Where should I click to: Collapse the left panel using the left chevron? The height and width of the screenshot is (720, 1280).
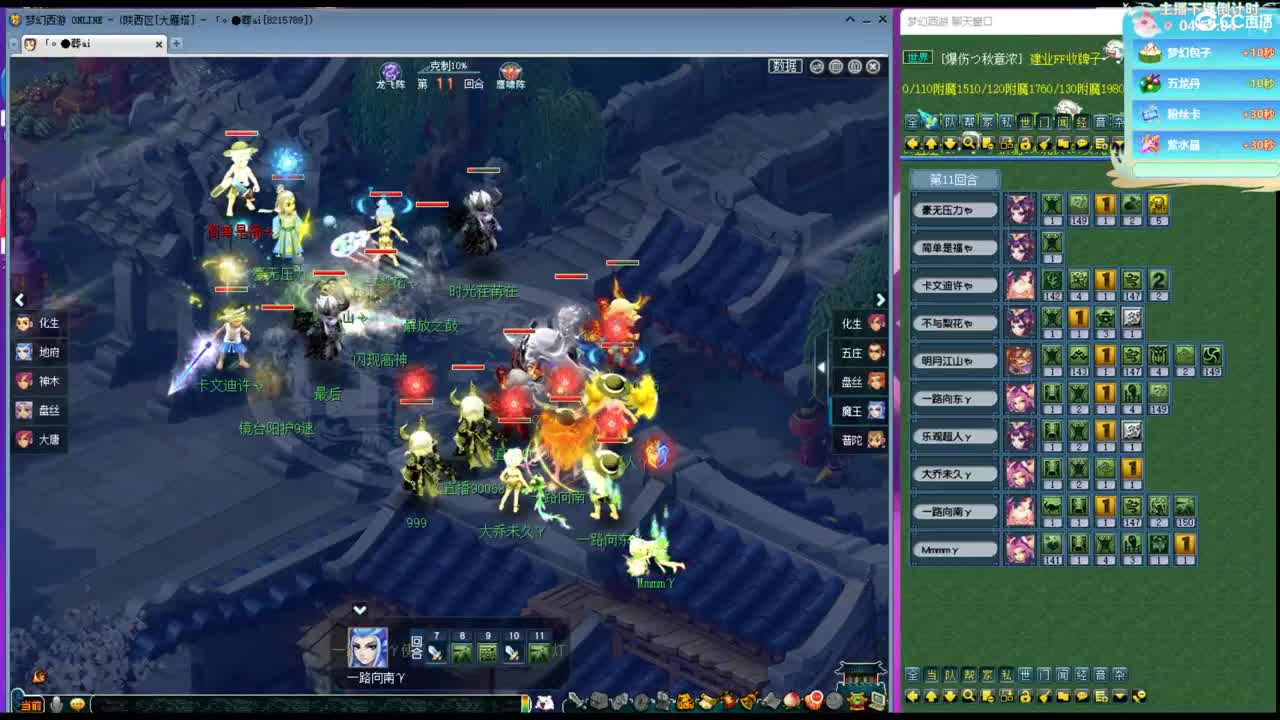coord(19,299)
